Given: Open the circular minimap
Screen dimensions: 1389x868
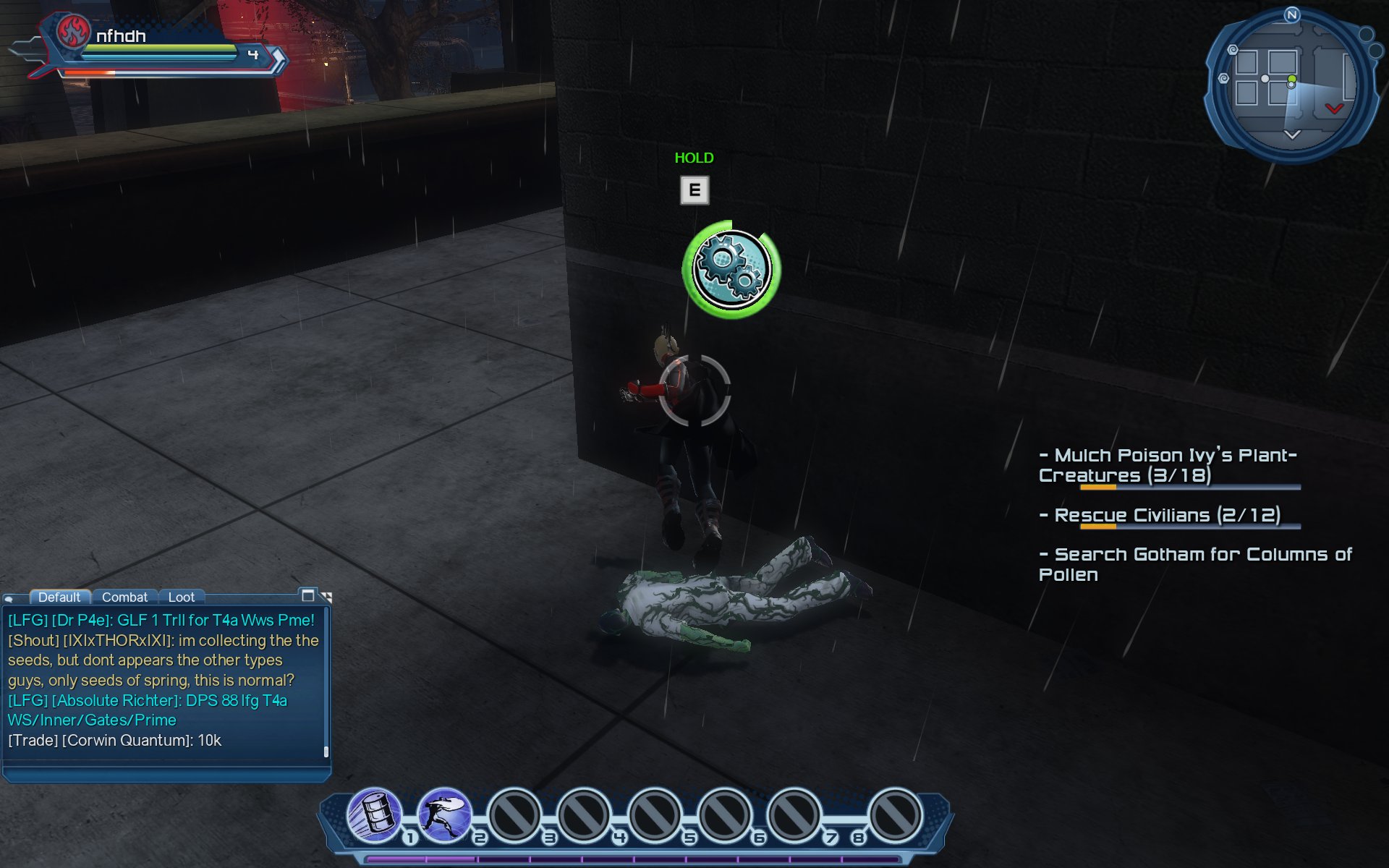Looking at the screenshot, I should [1291, 85].
